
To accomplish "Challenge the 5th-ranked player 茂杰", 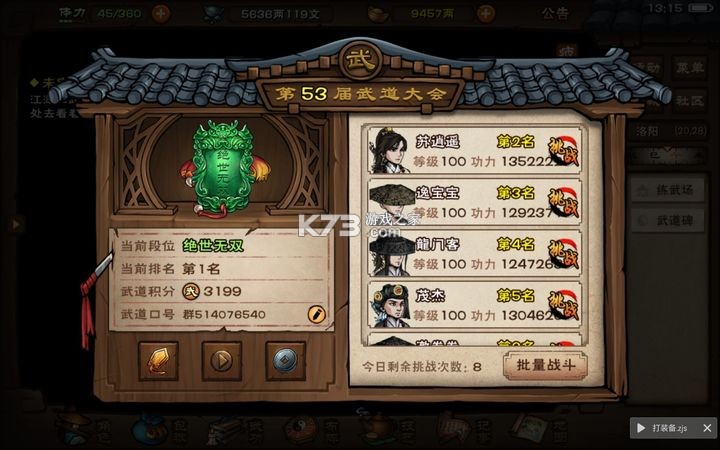I will tap(565, 302).
